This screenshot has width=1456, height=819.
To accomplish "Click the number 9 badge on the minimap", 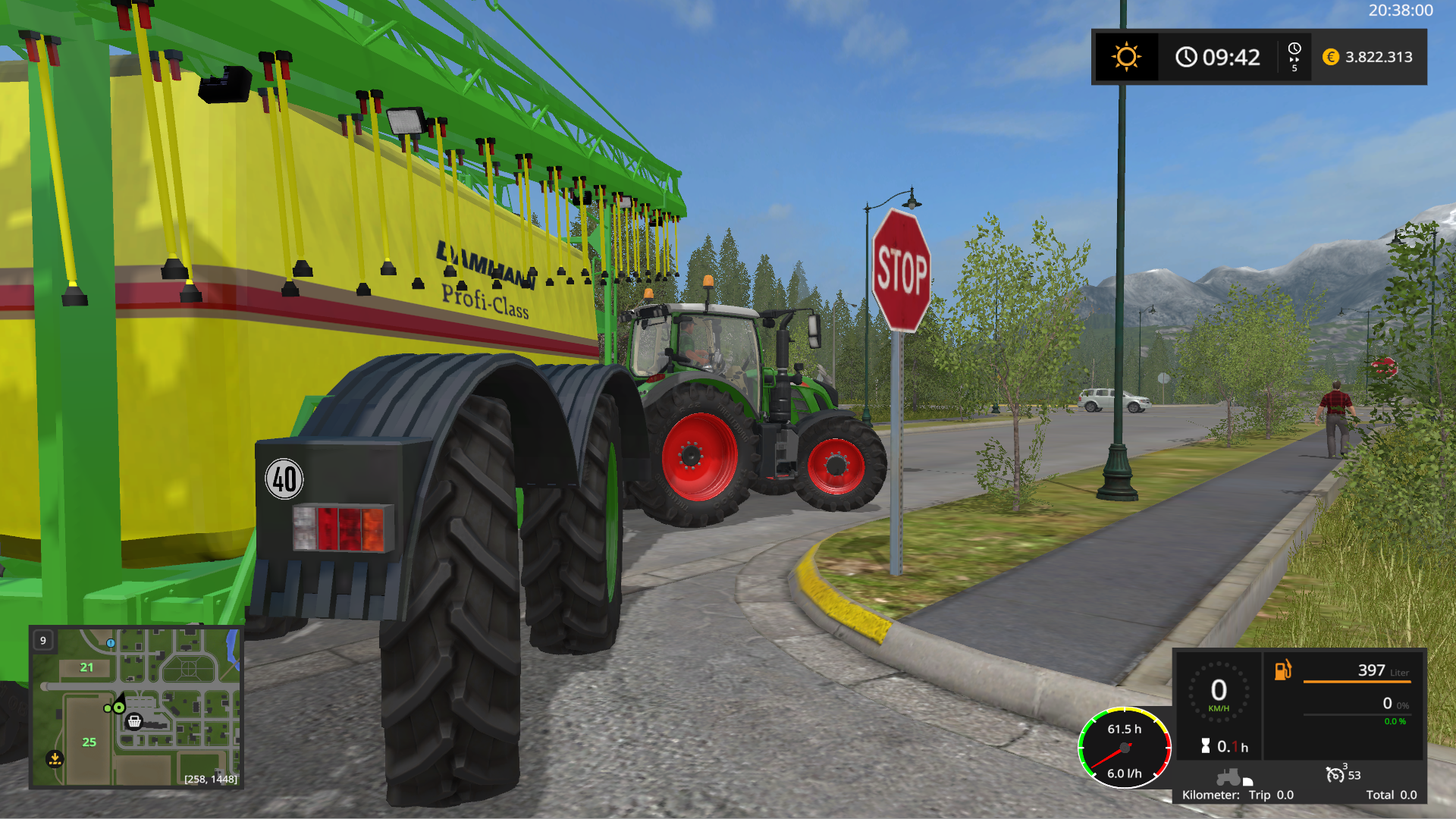I will [43, 640].
